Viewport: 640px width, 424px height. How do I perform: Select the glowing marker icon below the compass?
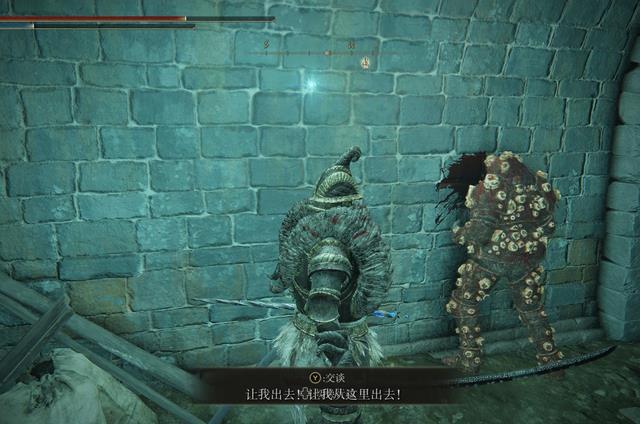click(x=365, y=63)
